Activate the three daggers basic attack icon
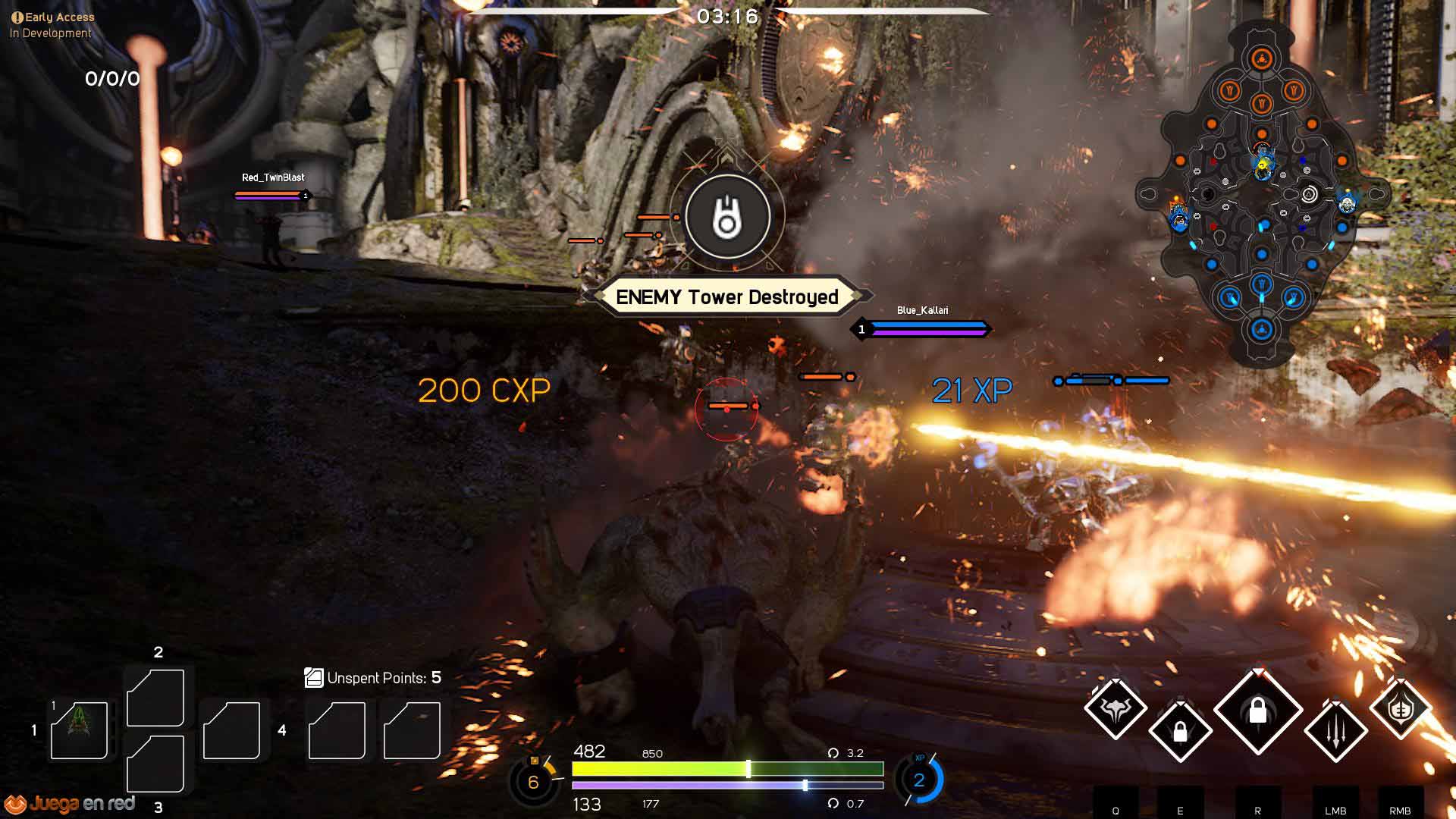1456x819 pixels. pos(1335,730)
